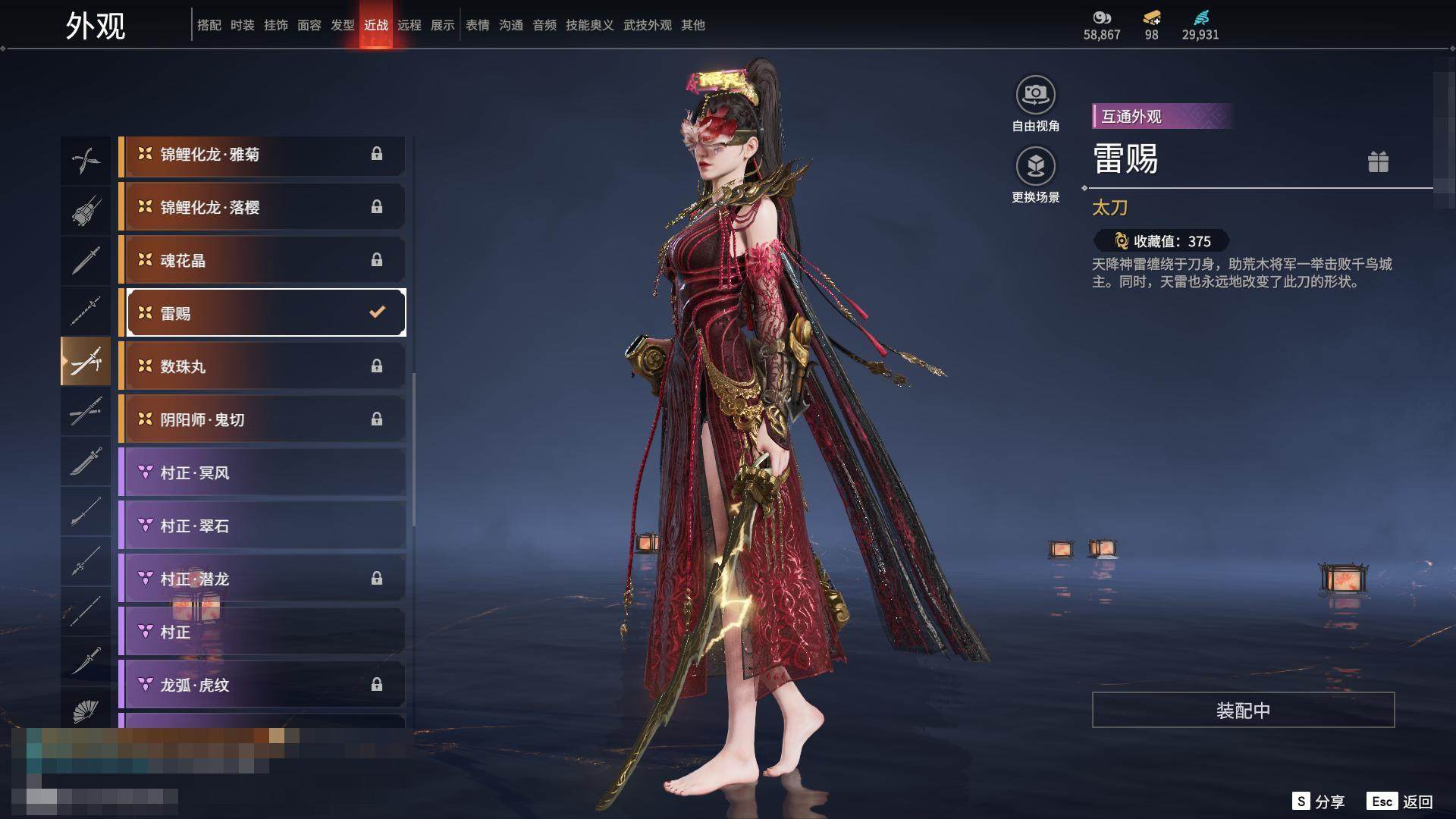Pick the 数珠丸 skin entry
This screenshot has height=819, width=1456.
(x=262, y=367)
